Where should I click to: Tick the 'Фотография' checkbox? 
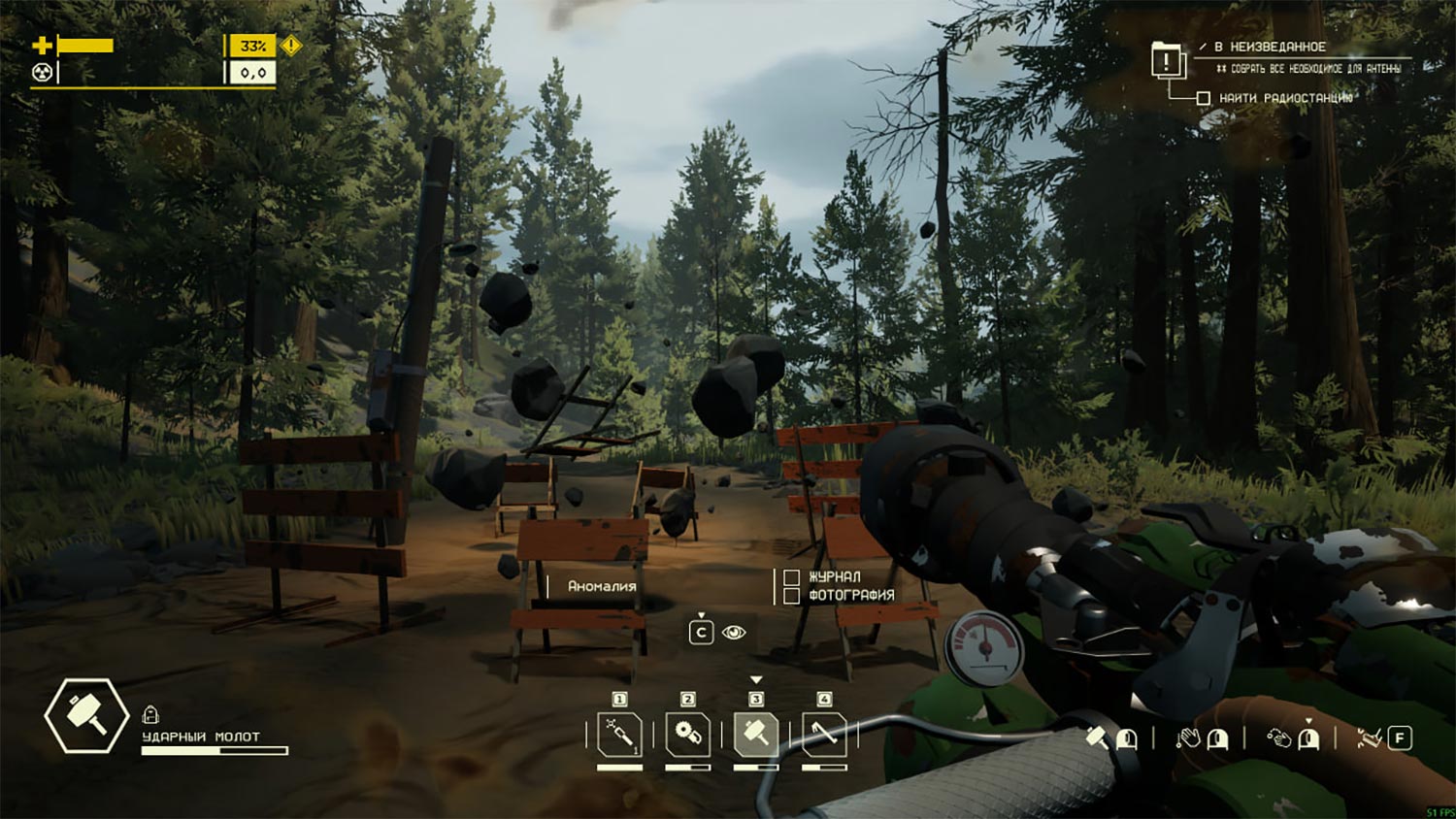click(x=791, y=595)
